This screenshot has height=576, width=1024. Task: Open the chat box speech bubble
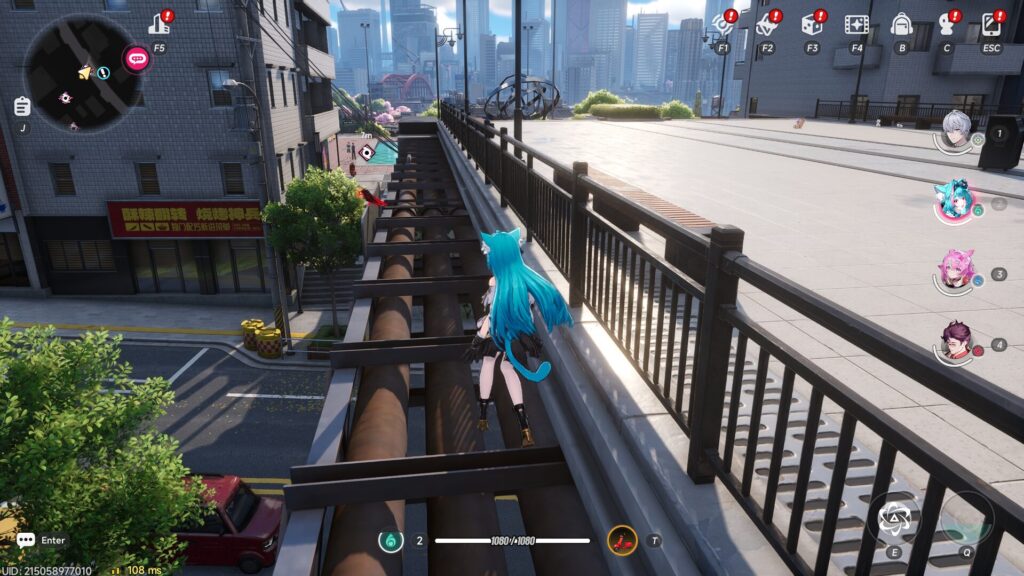pos(26,540)
